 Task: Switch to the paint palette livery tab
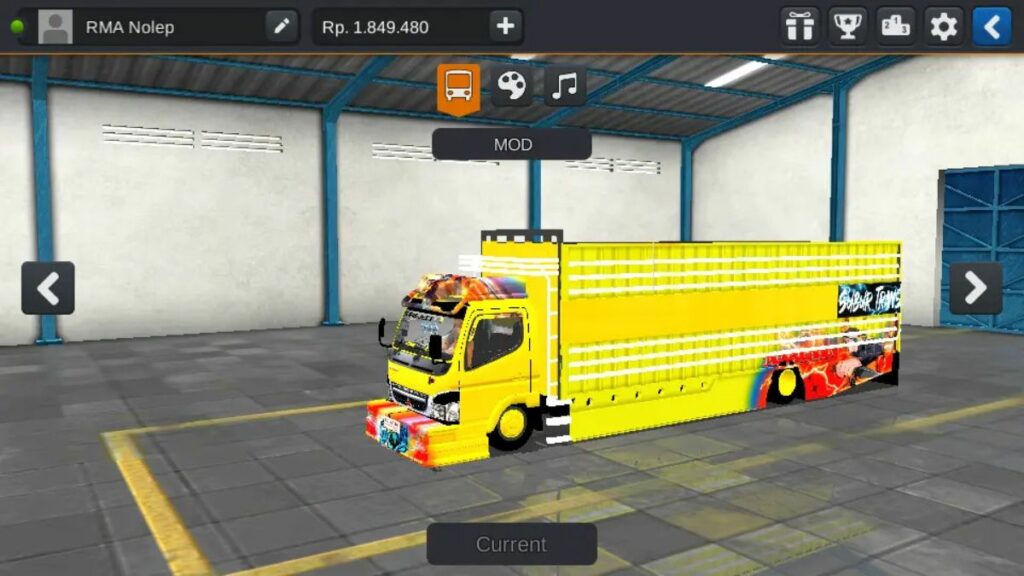tap(512, 87)
